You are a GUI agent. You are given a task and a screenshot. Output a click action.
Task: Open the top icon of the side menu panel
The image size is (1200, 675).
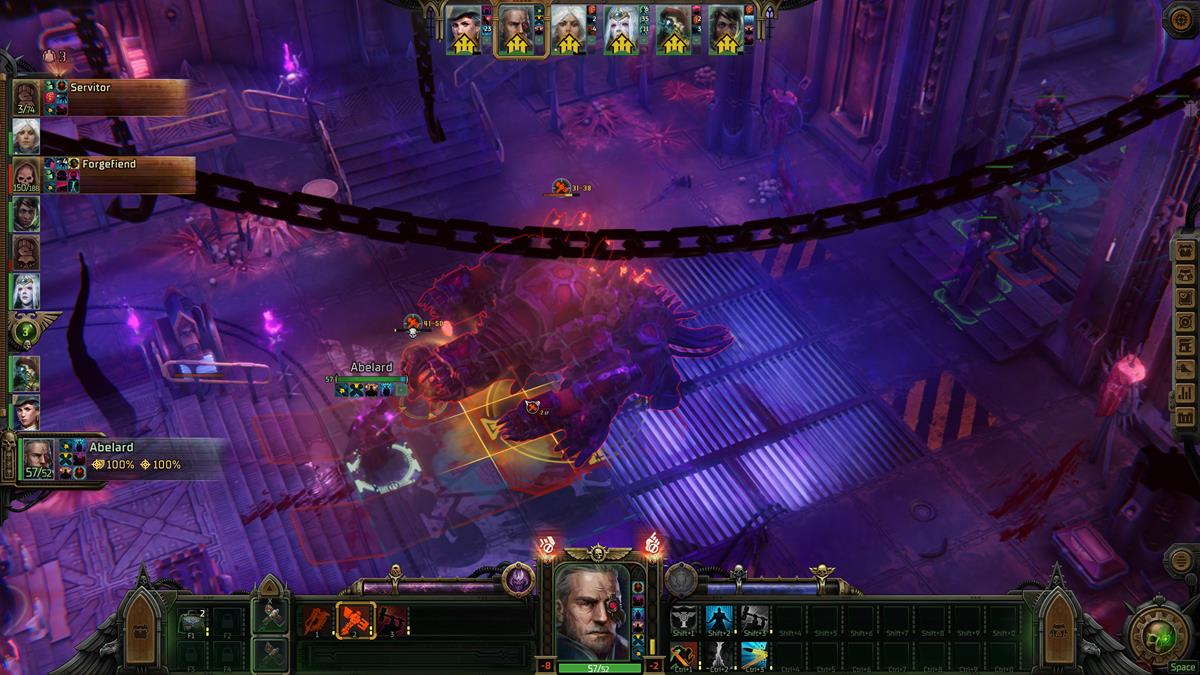click(x=1185, y=250)
